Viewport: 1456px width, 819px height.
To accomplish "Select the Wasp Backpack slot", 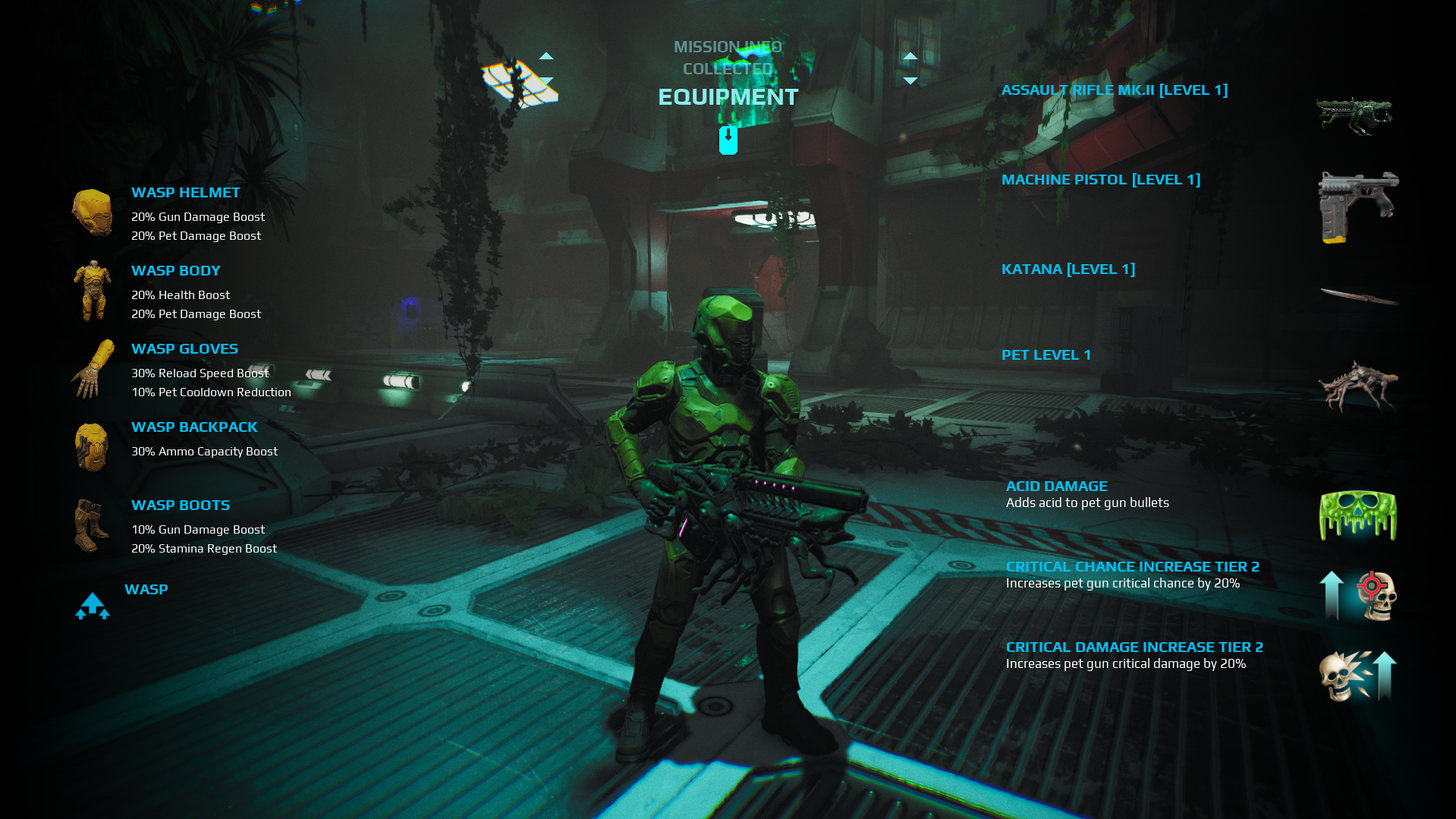I will (194, 427).
